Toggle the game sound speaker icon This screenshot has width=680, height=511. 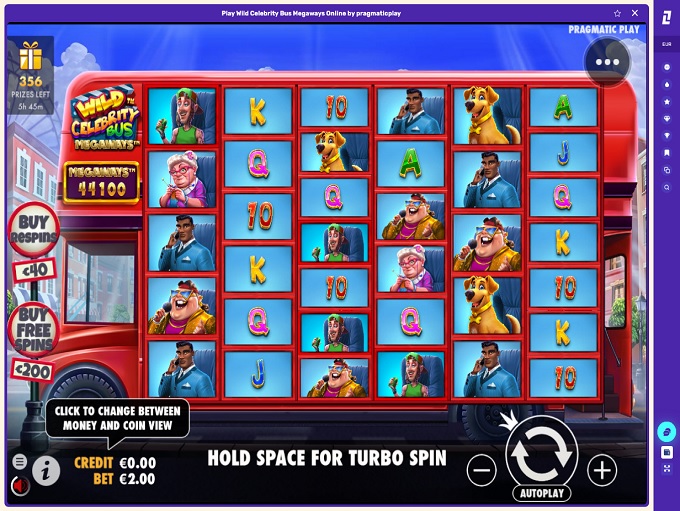tap(19, 487)
